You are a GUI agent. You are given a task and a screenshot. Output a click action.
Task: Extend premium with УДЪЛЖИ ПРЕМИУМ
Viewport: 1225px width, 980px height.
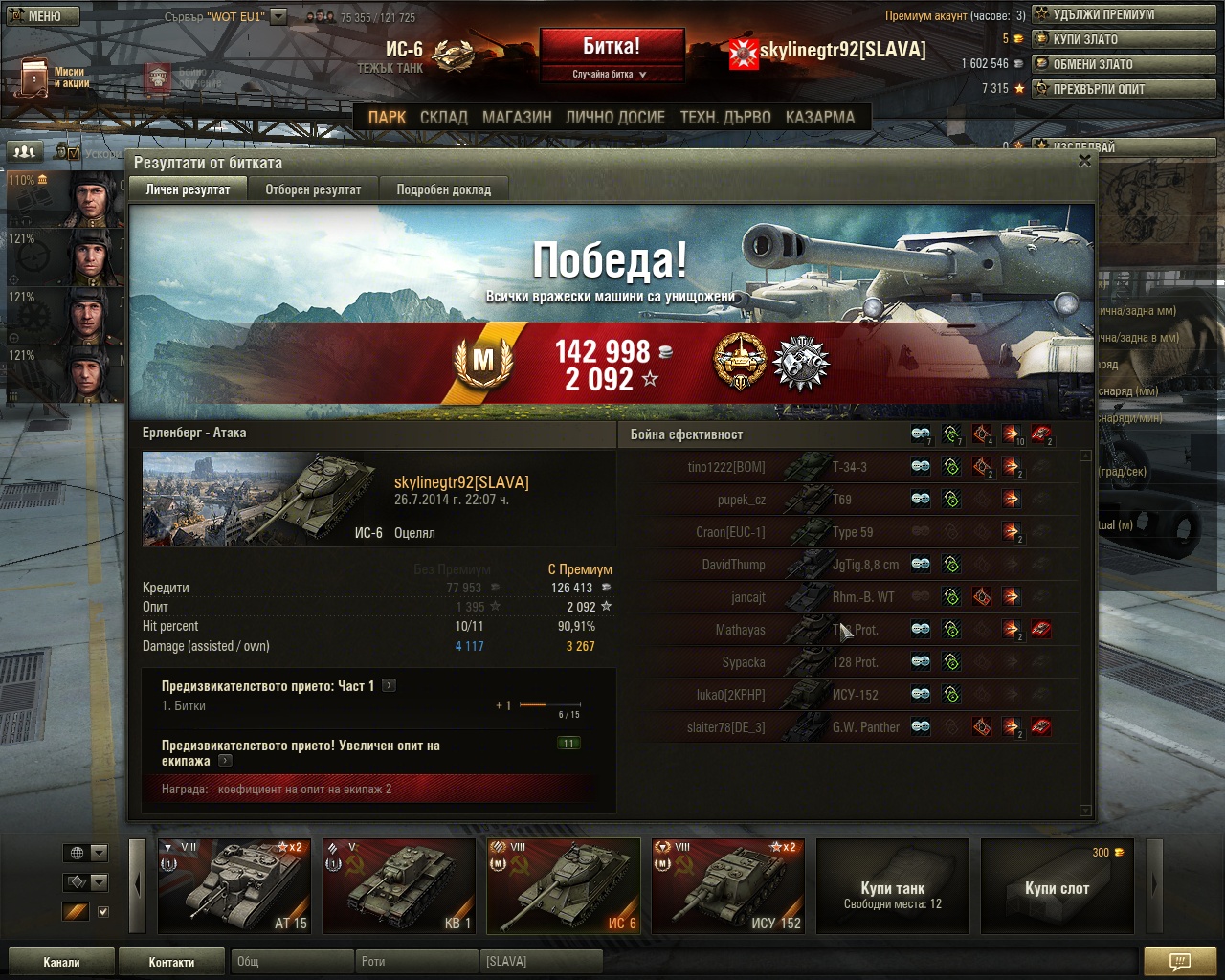pos(1124,14)
